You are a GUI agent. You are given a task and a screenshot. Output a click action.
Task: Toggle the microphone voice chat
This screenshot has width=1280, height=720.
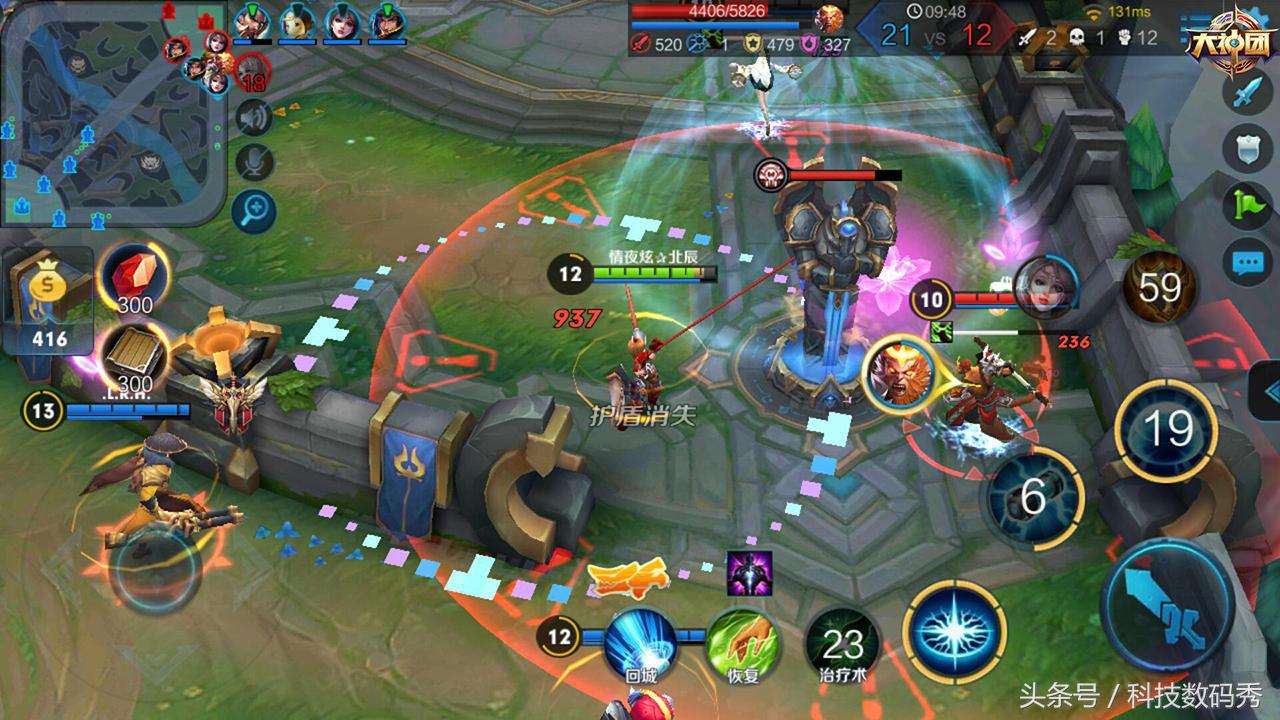[254, 162]
